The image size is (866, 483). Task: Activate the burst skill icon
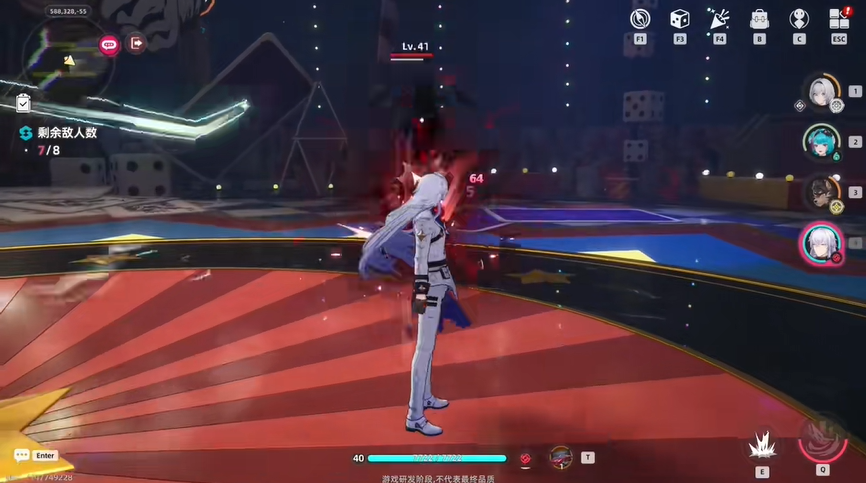[762, 443]
